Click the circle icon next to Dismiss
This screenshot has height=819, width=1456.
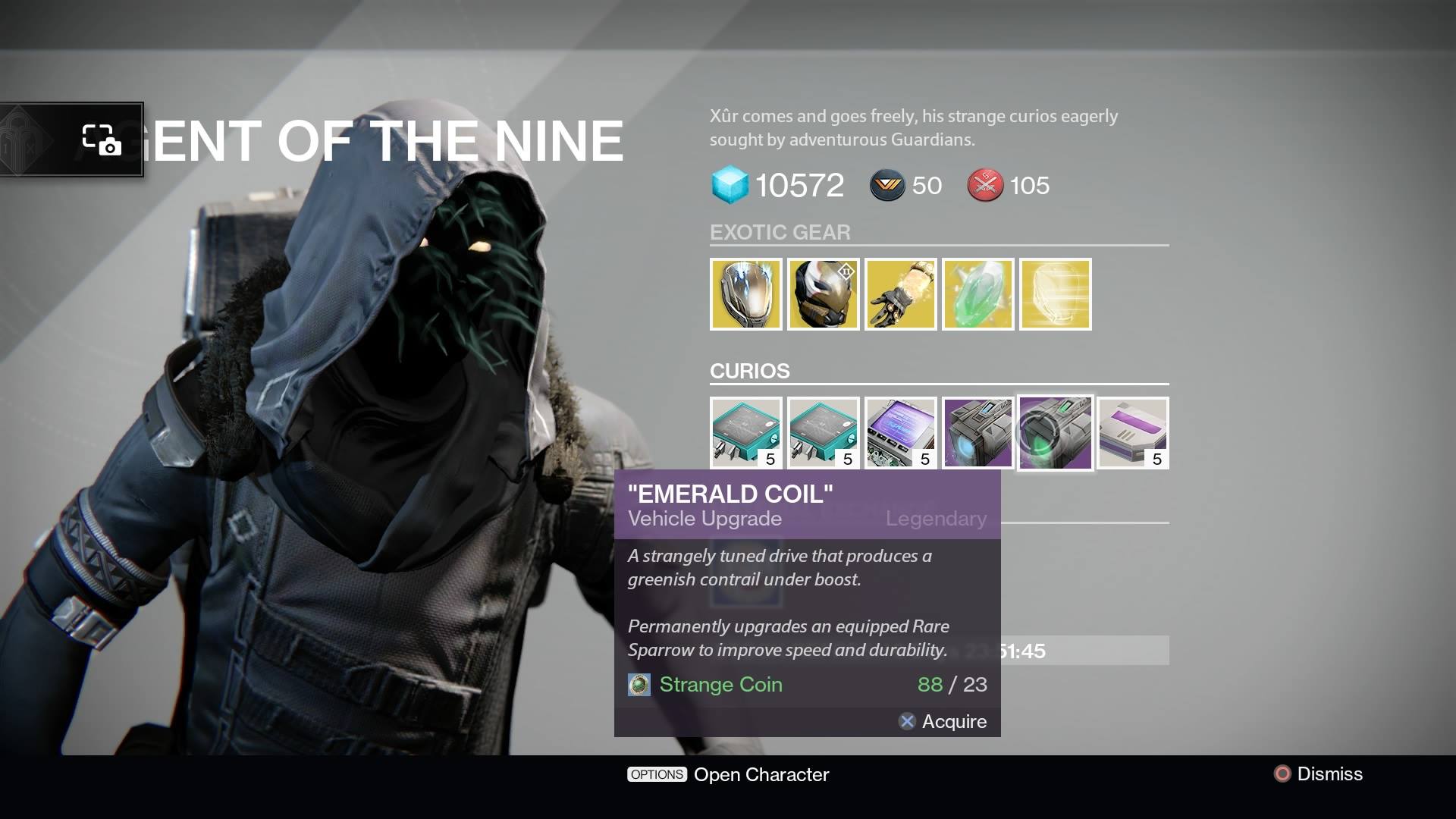(x=1281, y=774)
